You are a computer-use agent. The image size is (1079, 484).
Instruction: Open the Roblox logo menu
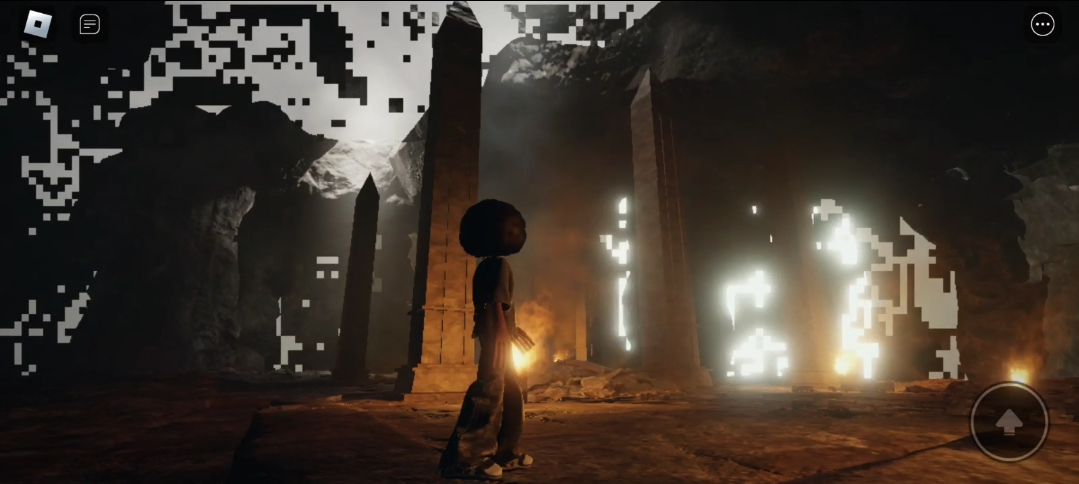(x=37, y=24)
